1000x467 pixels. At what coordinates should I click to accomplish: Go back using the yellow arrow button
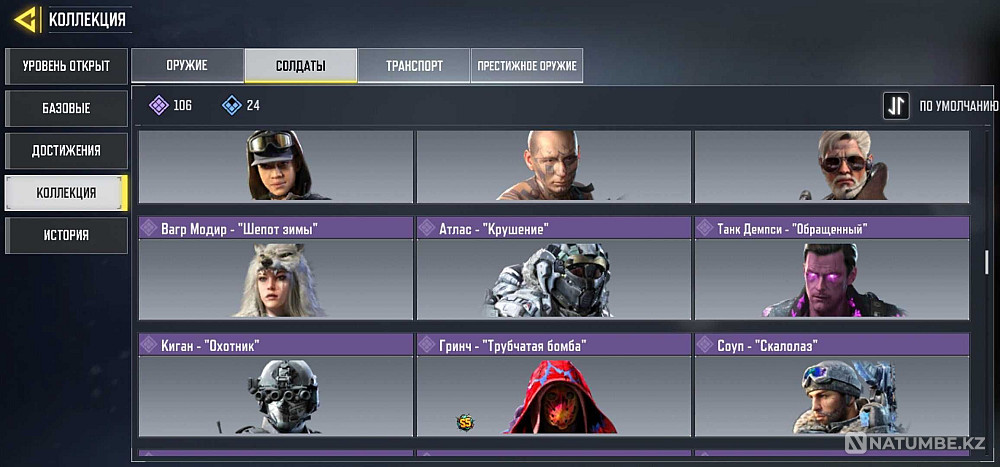point(26,18)
